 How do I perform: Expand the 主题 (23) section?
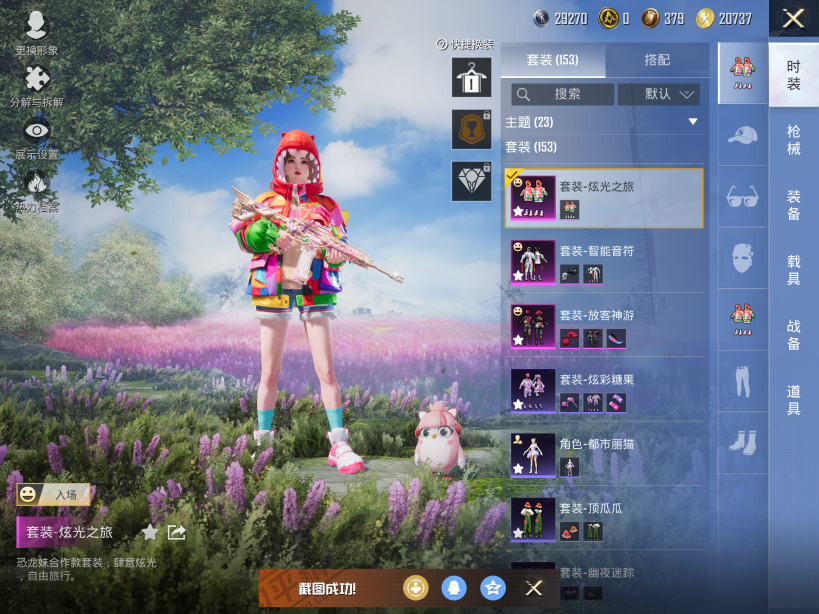pos(692,122)
